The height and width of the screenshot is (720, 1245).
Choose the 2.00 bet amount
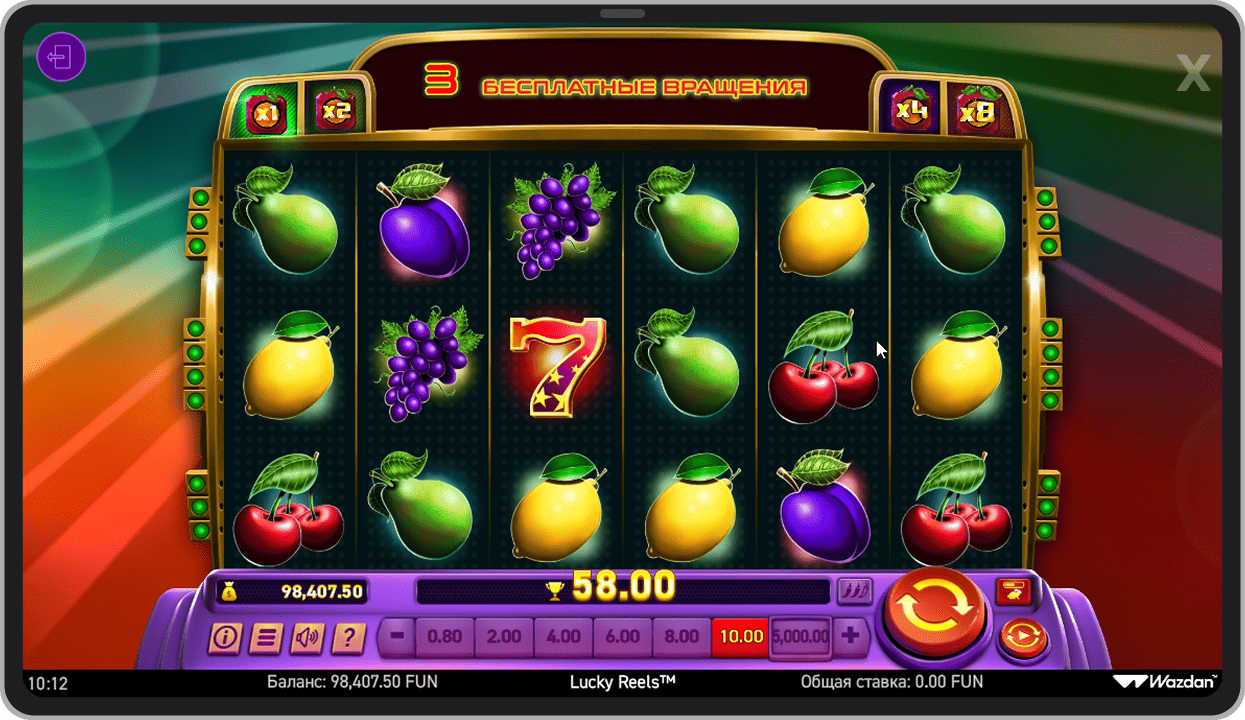pyautogui.click(x=504, y=636)
